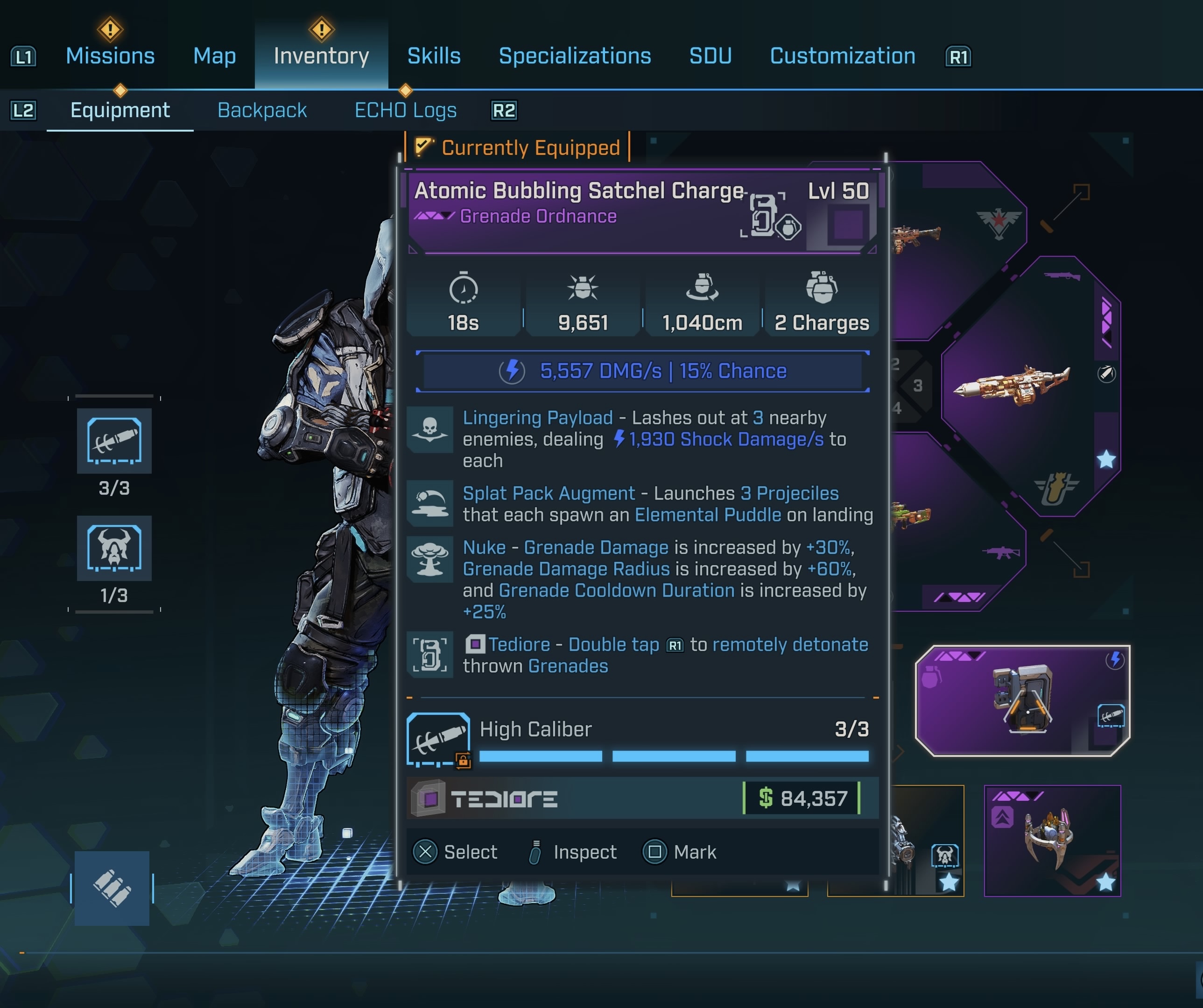The width and height of the screenshot is (1203, 1008).
Task: Open the Customization tab
Action: coord(842,56)
